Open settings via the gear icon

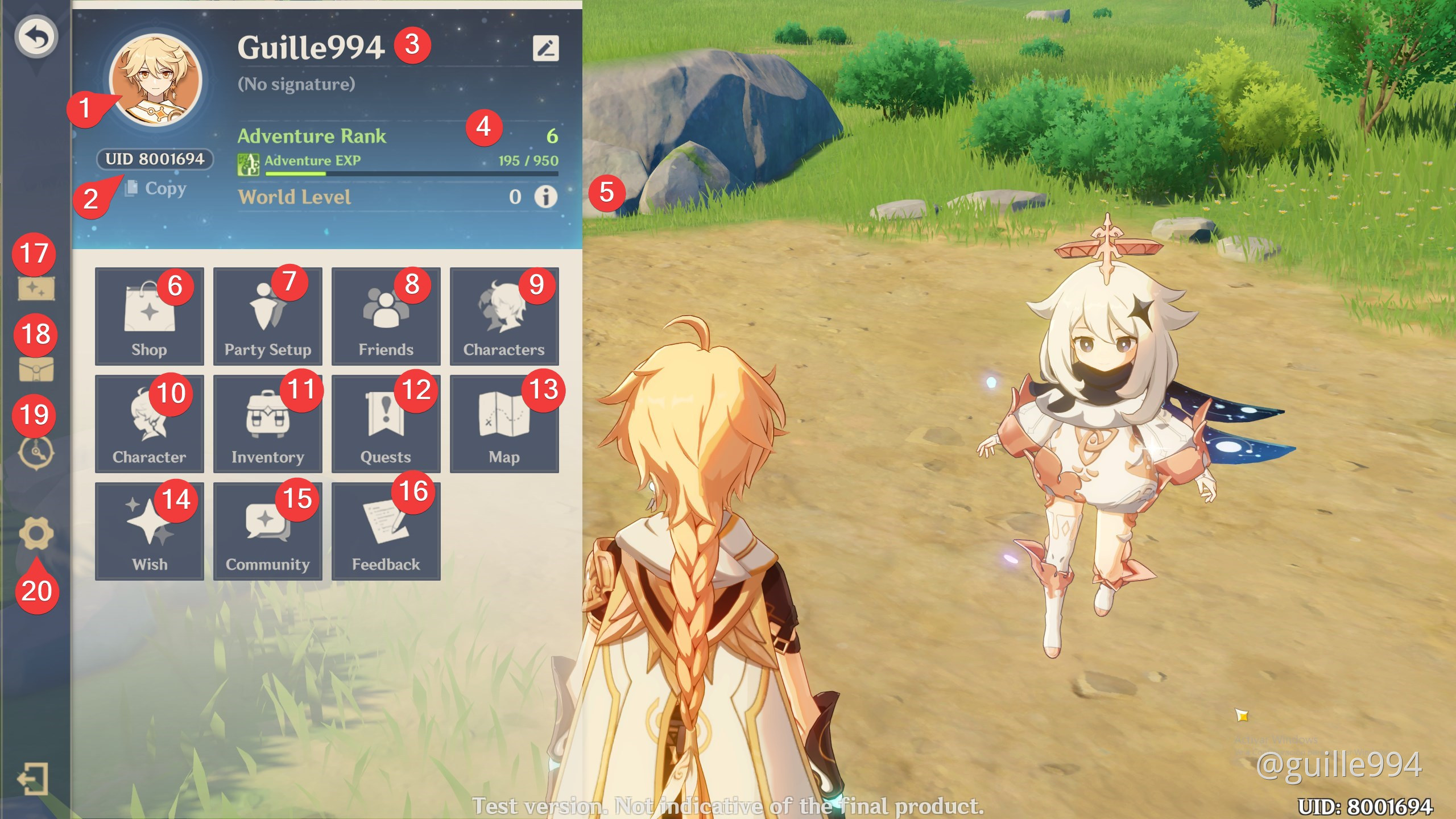(x=36, y=533)
